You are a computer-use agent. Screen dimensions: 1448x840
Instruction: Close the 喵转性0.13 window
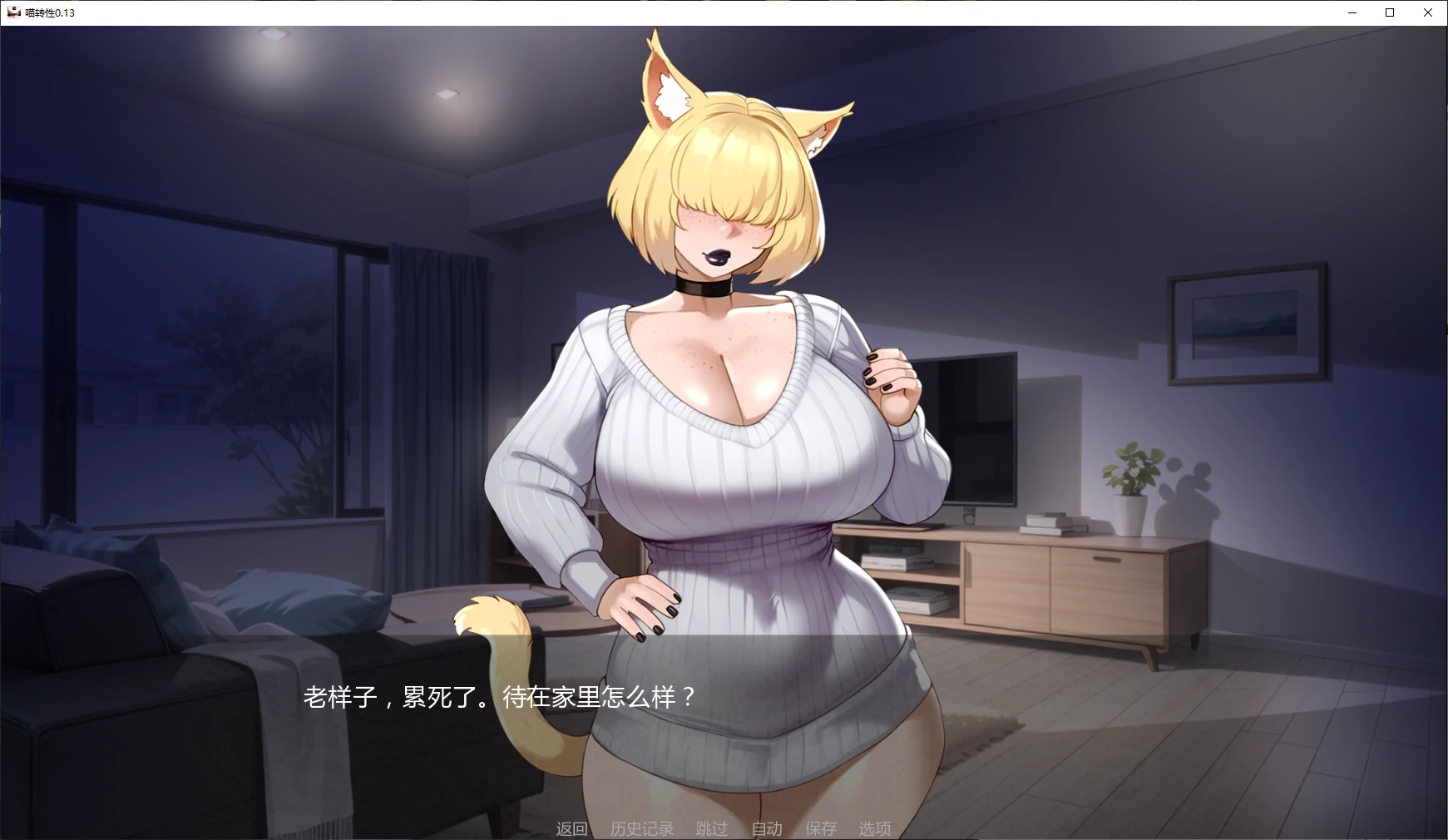(1427, 12)
